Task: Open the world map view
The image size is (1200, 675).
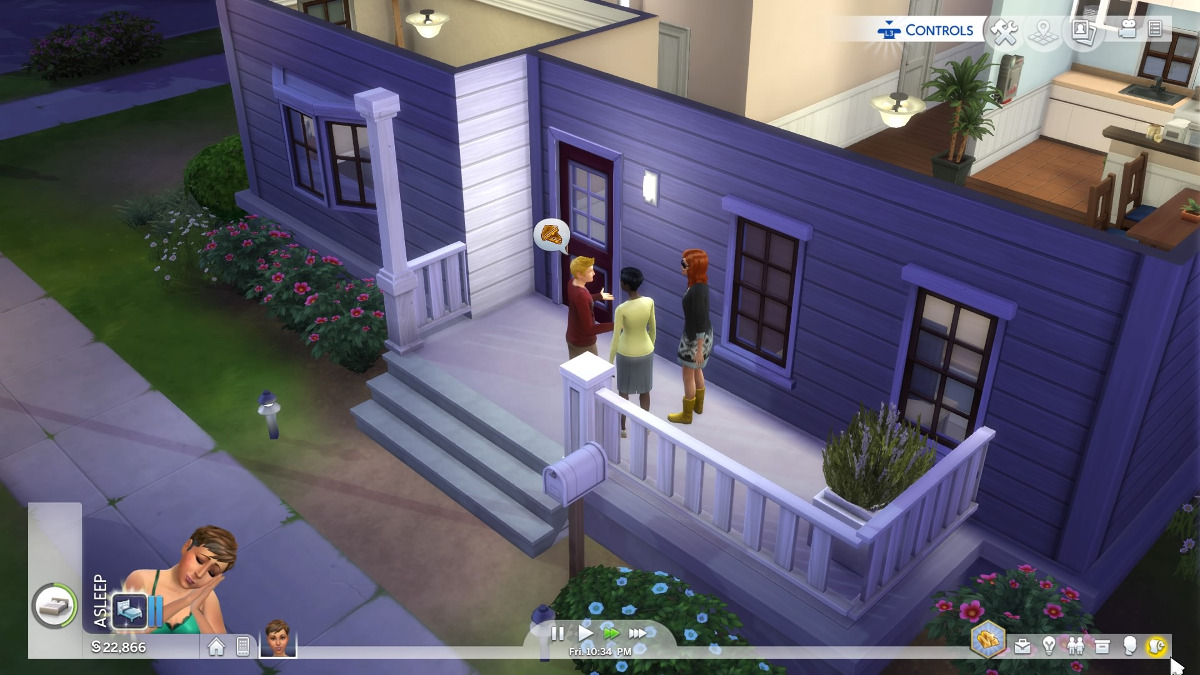Action: coord(1043,31)
